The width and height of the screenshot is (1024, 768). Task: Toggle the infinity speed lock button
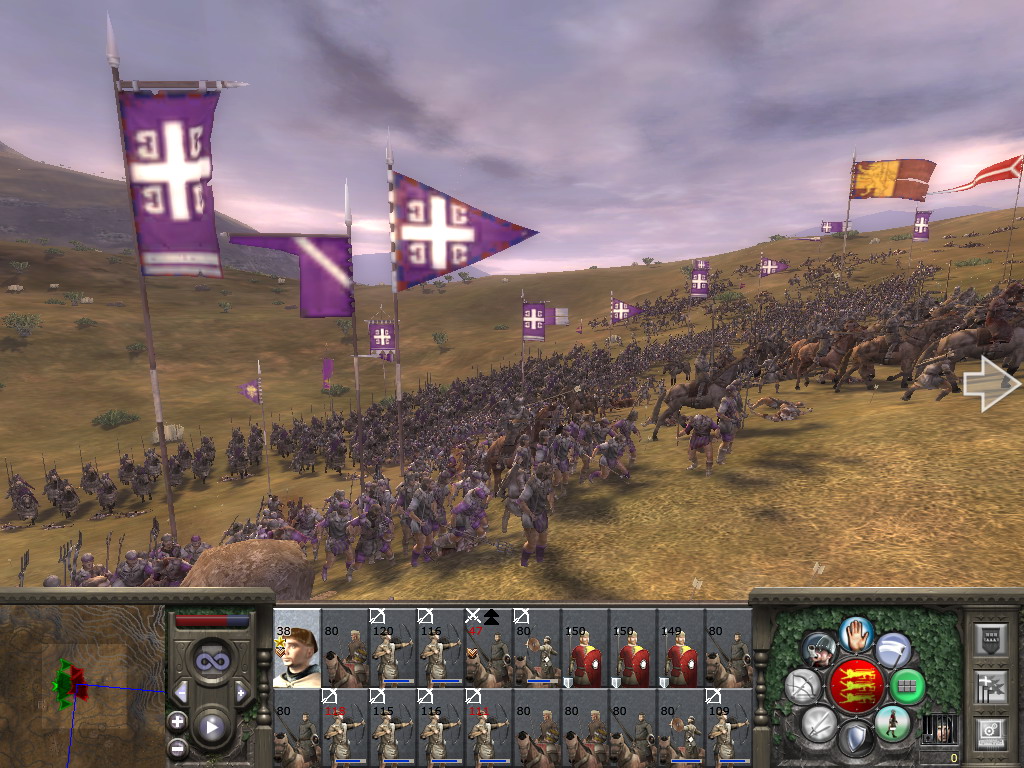211,660
